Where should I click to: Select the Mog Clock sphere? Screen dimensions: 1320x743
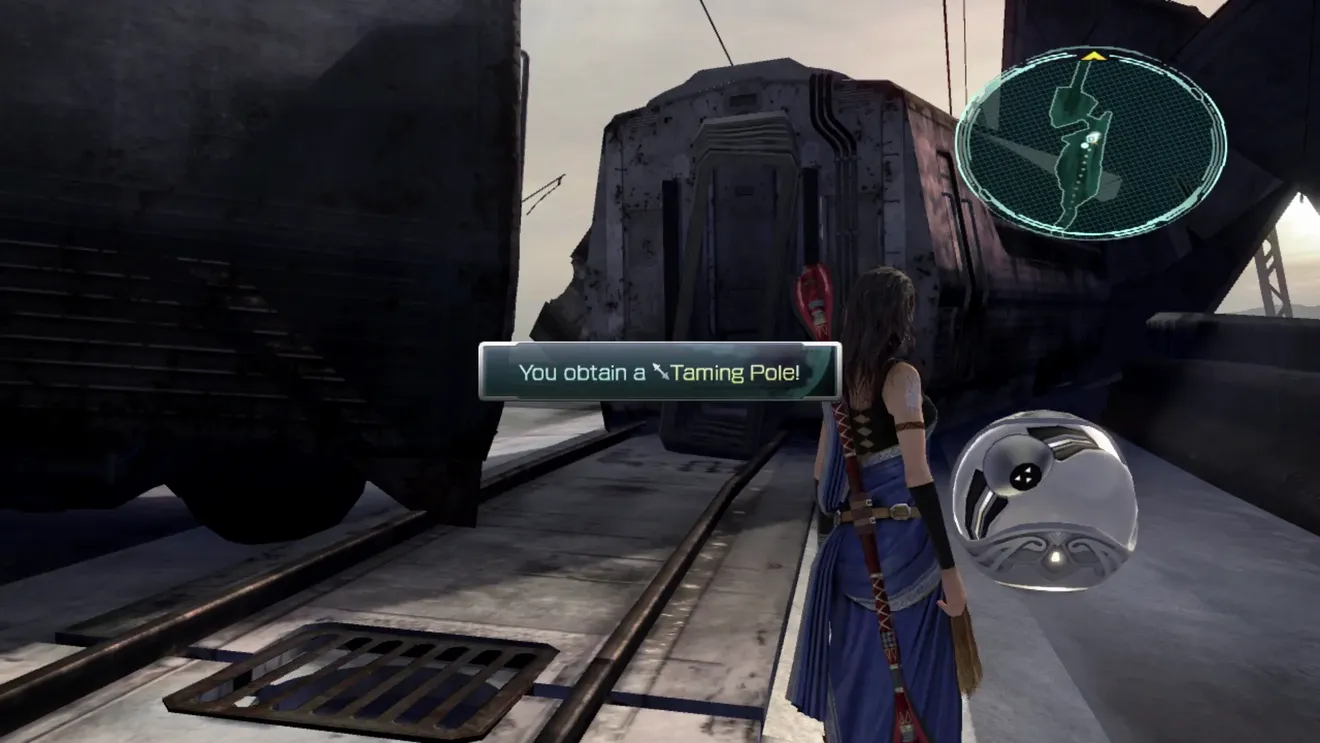click(1043, 500)
